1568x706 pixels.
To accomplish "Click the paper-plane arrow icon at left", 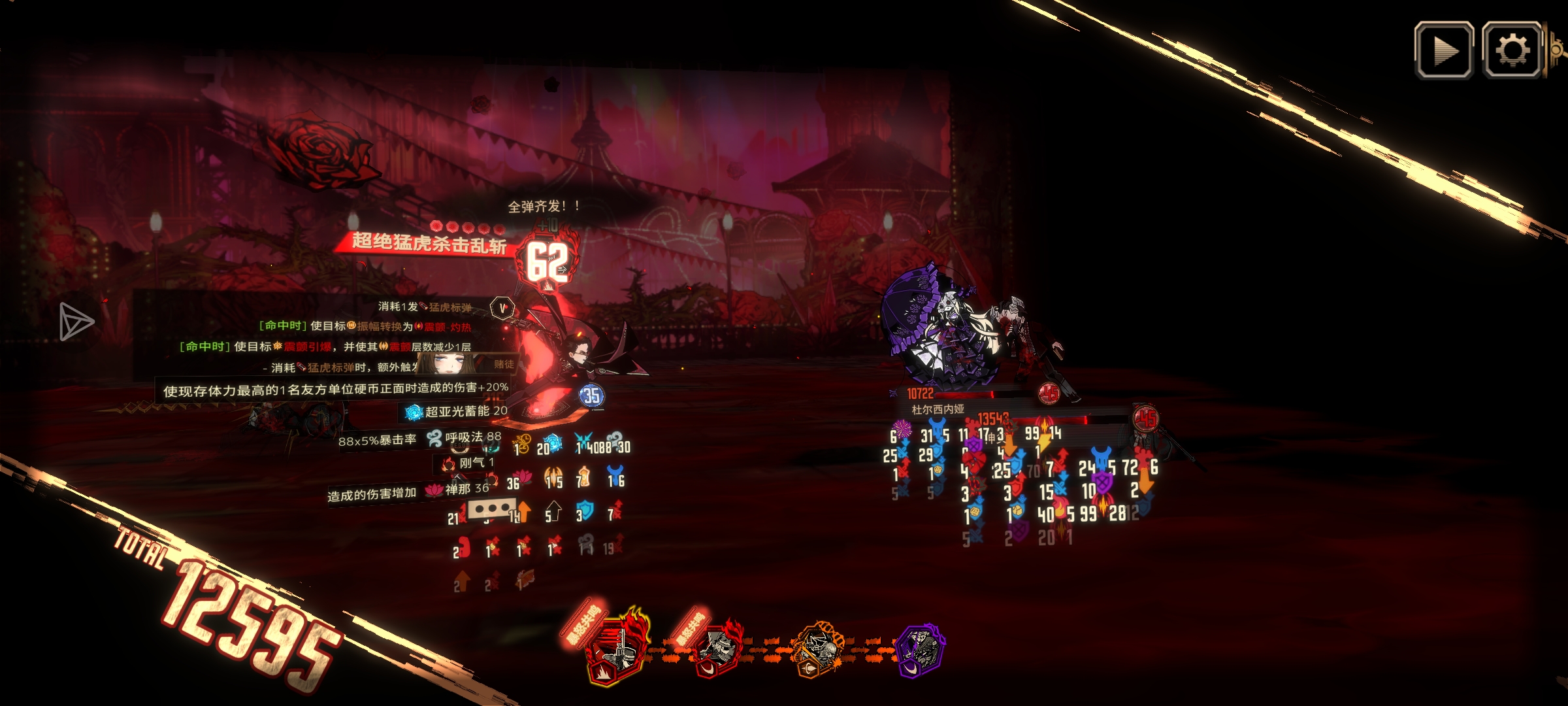I will pos(76,322).
